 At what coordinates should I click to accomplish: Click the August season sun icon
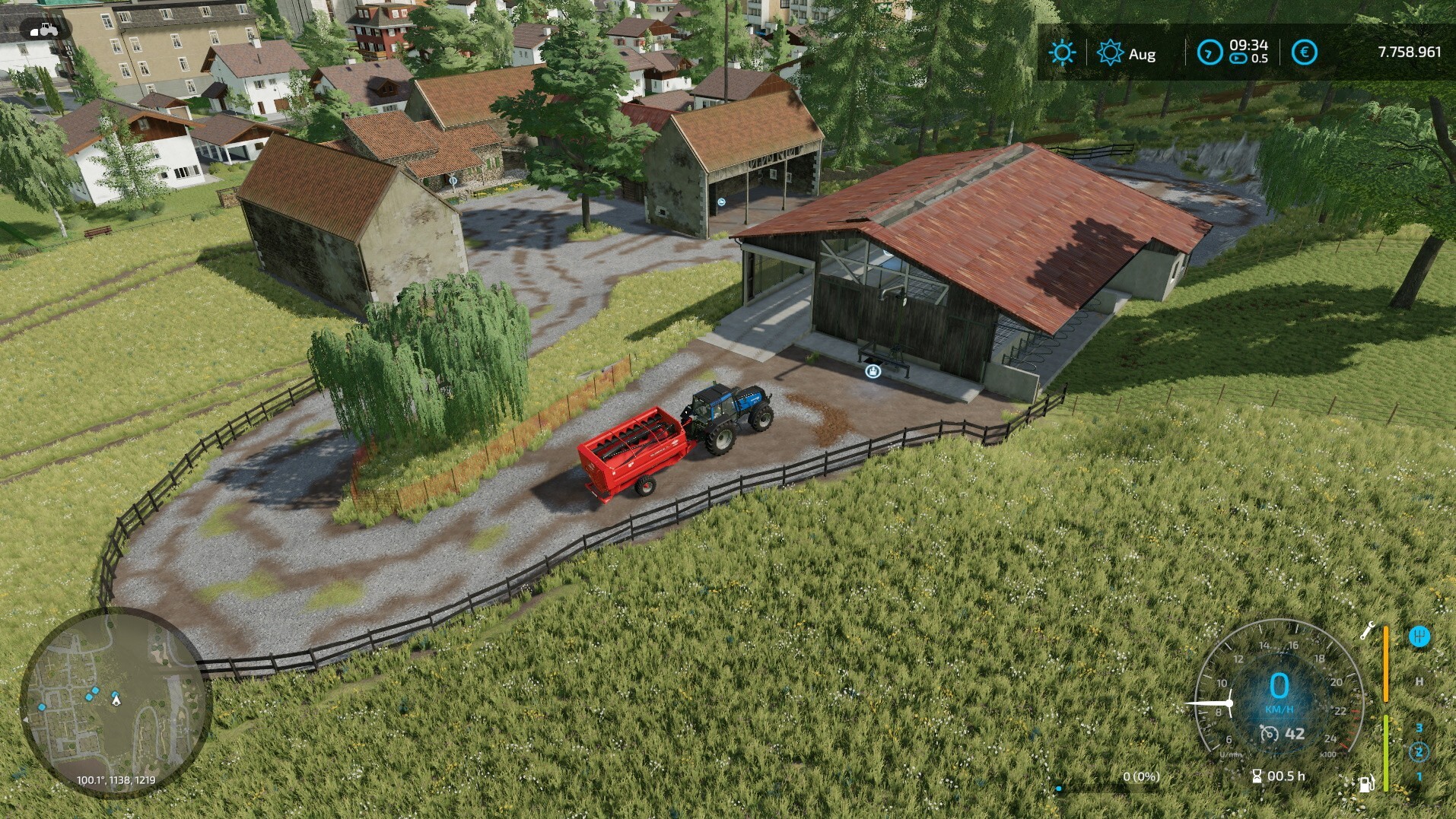[1110, 53]
